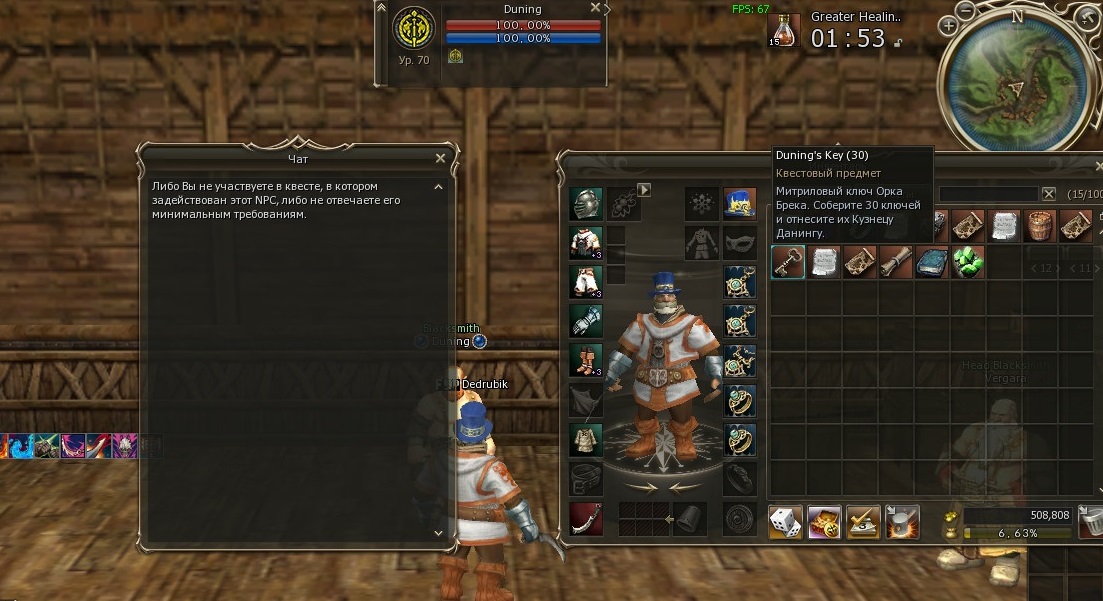Open the dice icon at inventory bottom
1103x601 pixels.
[x=784, y=521]
